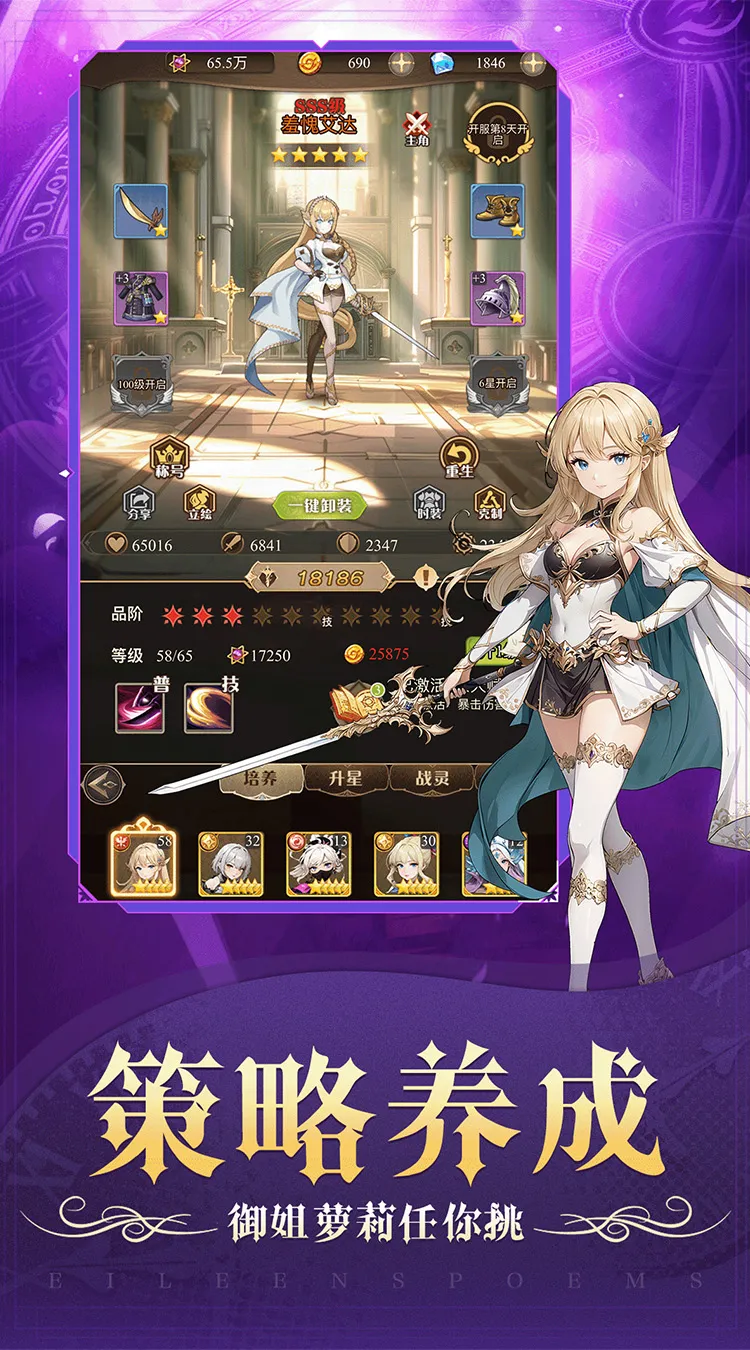750x1350 pixels.
Task: View the 普 normal attack skill icon
Action: (141, 707)
